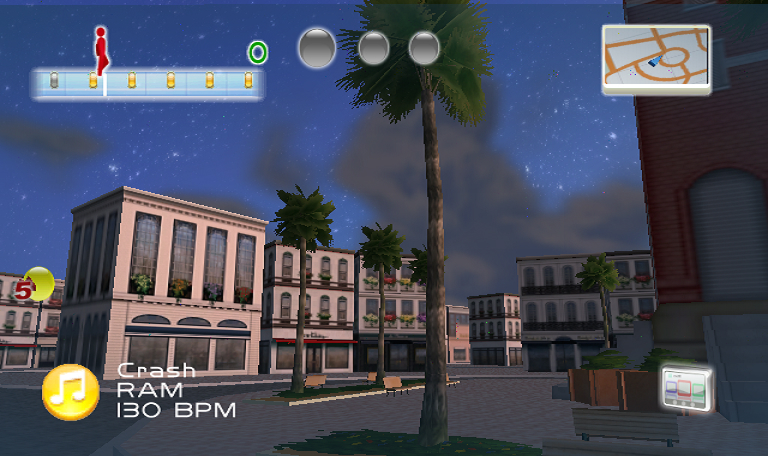Image resolution: width=768 pixels, height=456 pixels.
Task: Open the town minimap
Action: coord(656,59)
